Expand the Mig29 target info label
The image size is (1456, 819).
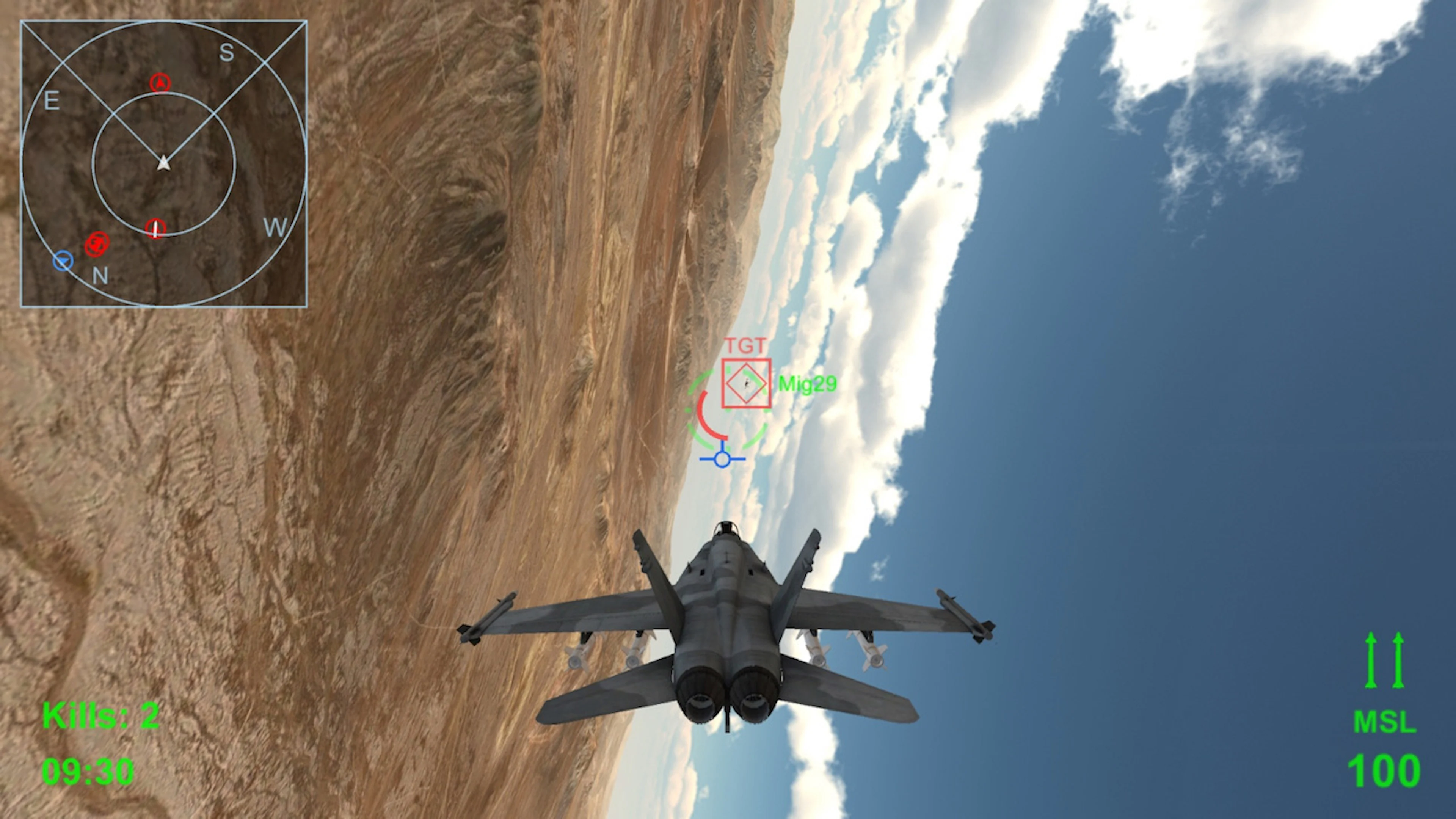click(808, 383)
